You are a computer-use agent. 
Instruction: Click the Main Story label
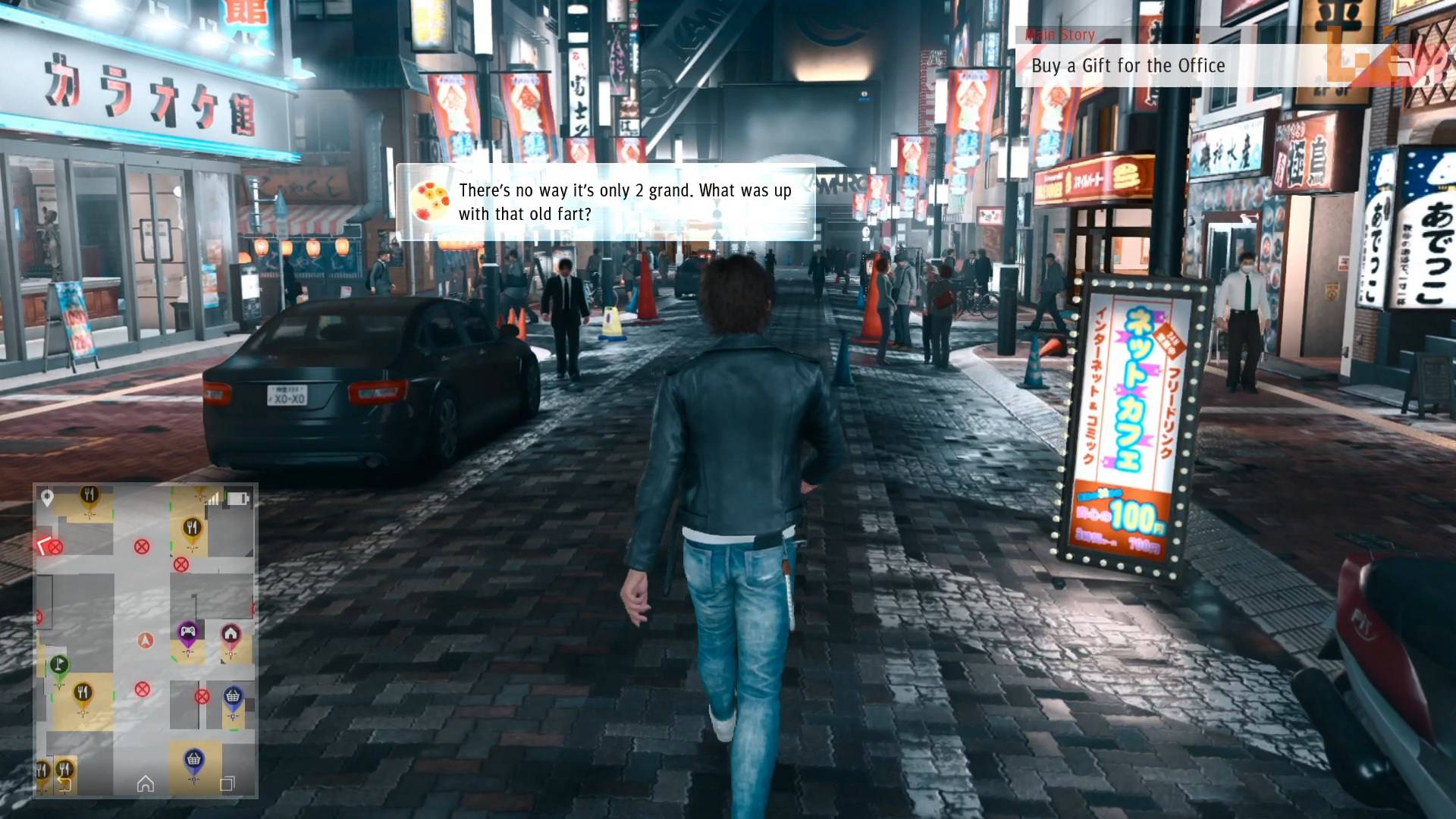coord(1060,35)
